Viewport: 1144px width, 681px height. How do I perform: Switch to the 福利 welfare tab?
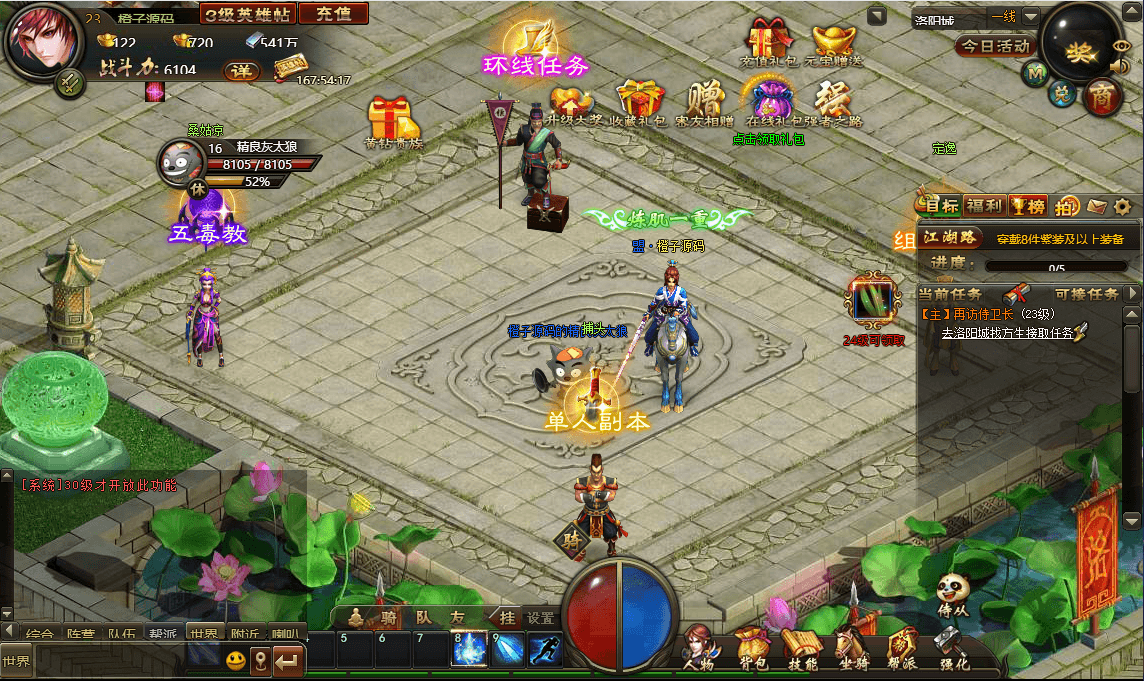pos(984,206)
